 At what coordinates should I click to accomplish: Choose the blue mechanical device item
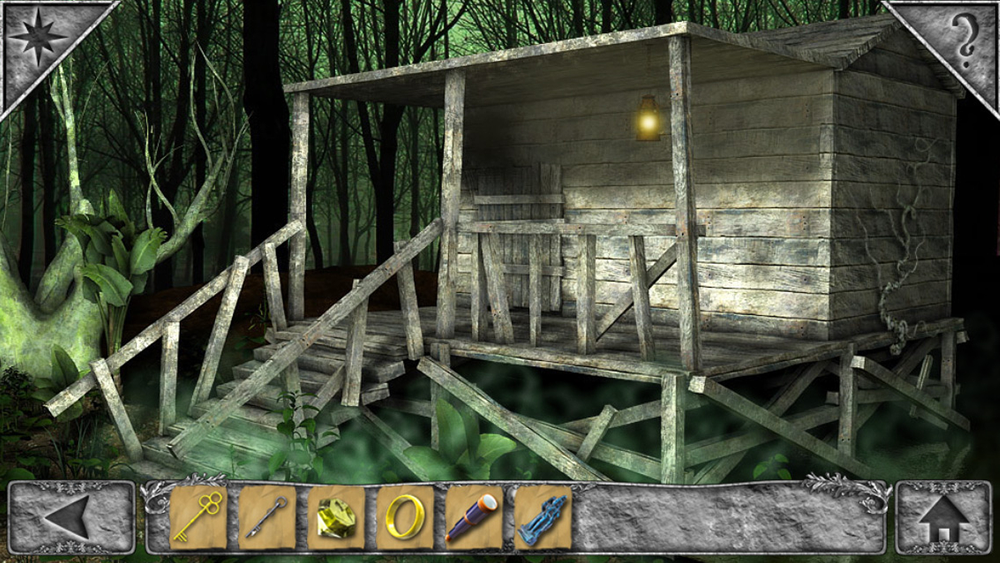[x=542, y=517]
